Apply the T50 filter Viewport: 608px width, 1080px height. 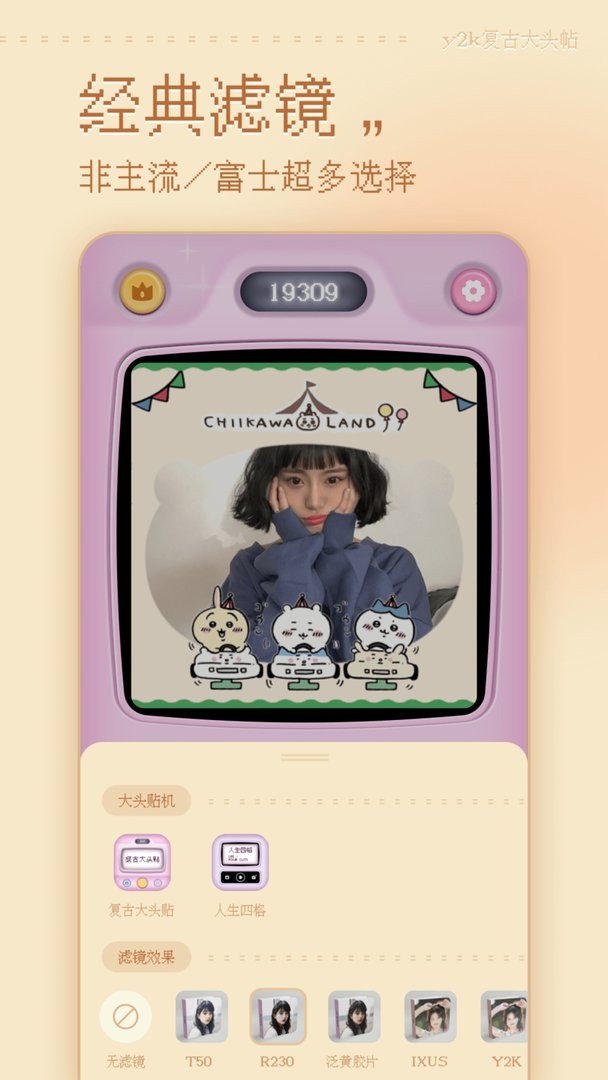tap(201, 1017)
